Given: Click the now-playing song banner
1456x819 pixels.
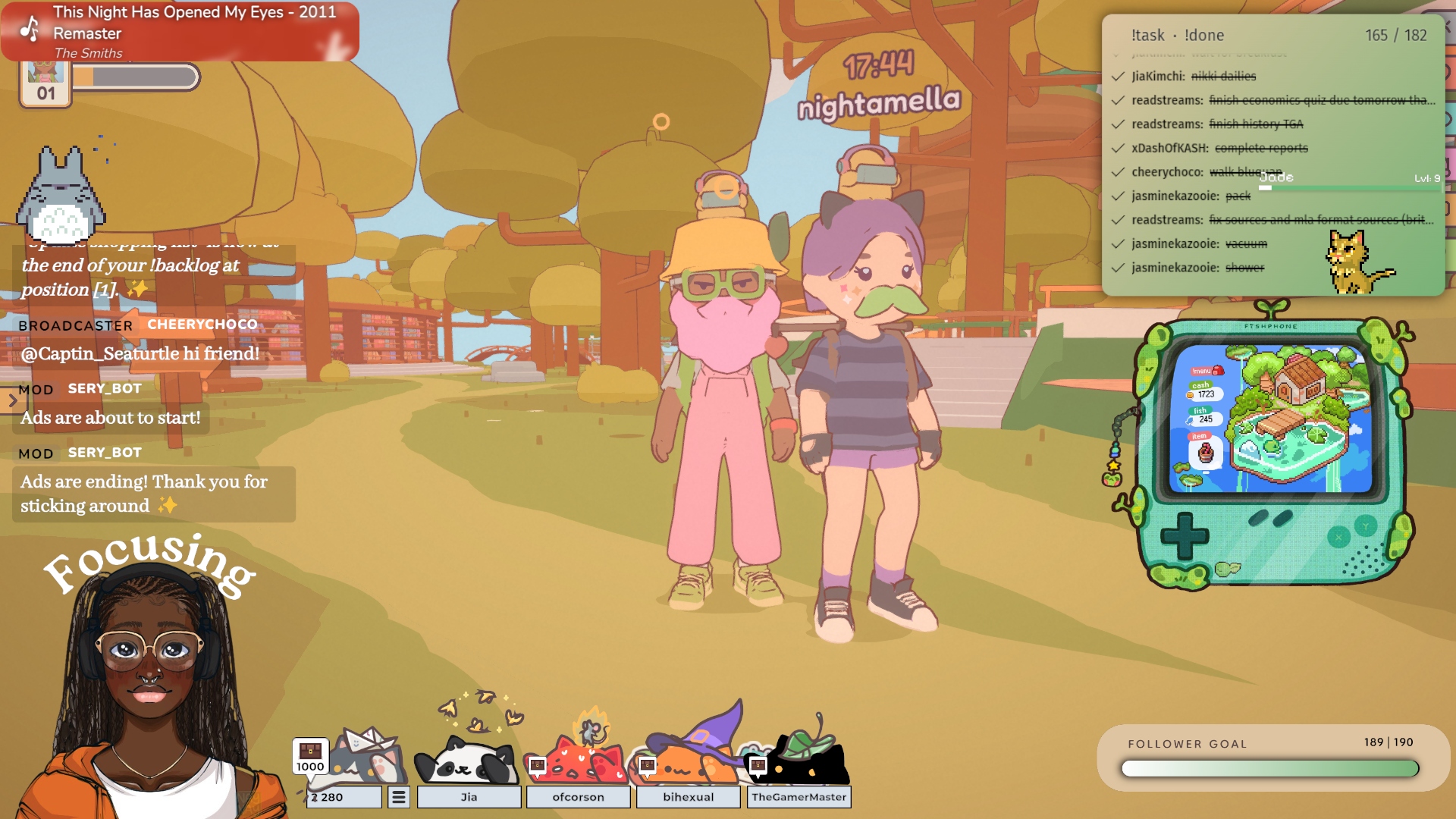Looking at the screenshot, I should [180, 32].
